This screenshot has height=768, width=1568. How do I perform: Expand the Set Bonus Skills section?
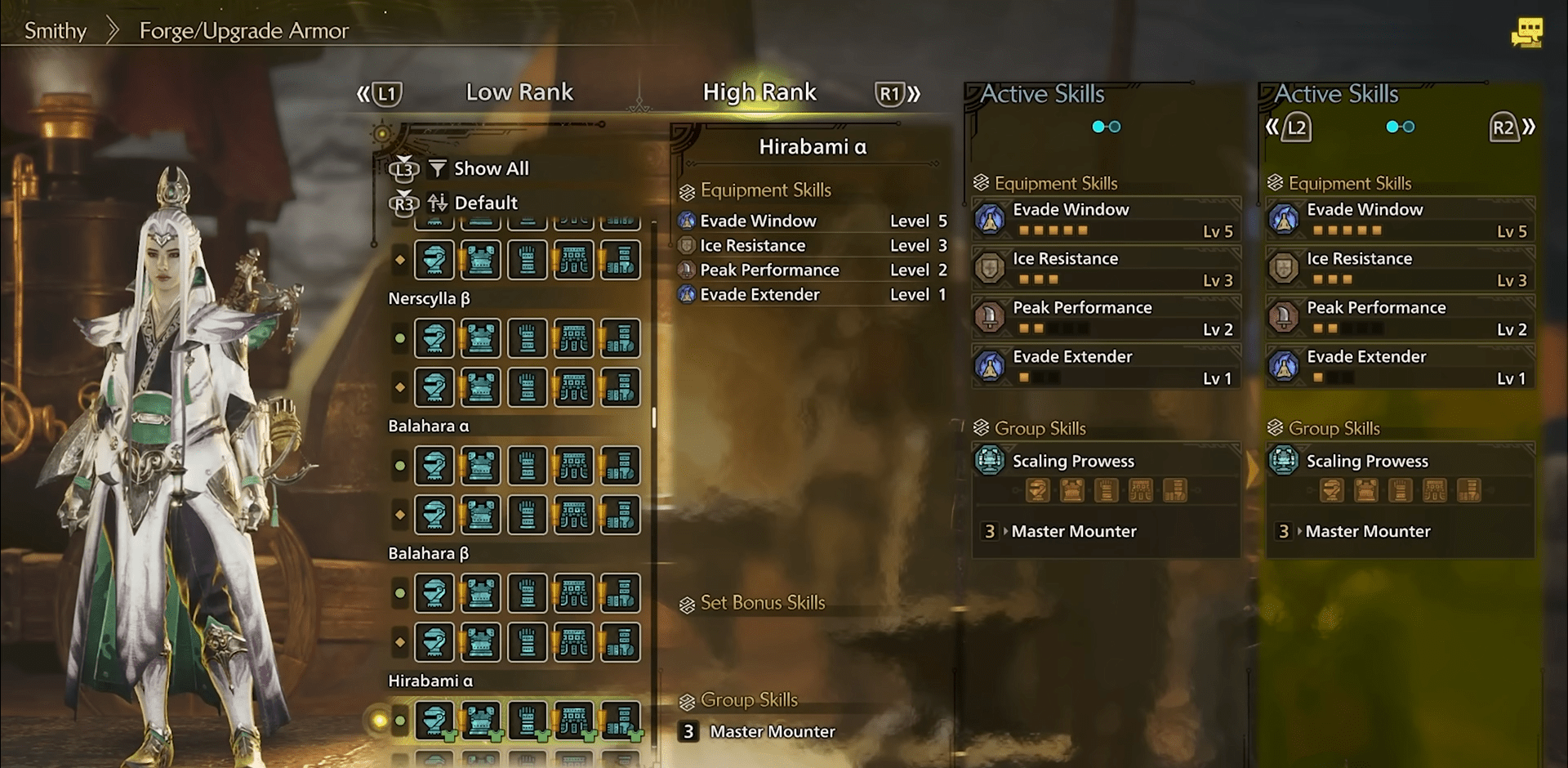763,603
